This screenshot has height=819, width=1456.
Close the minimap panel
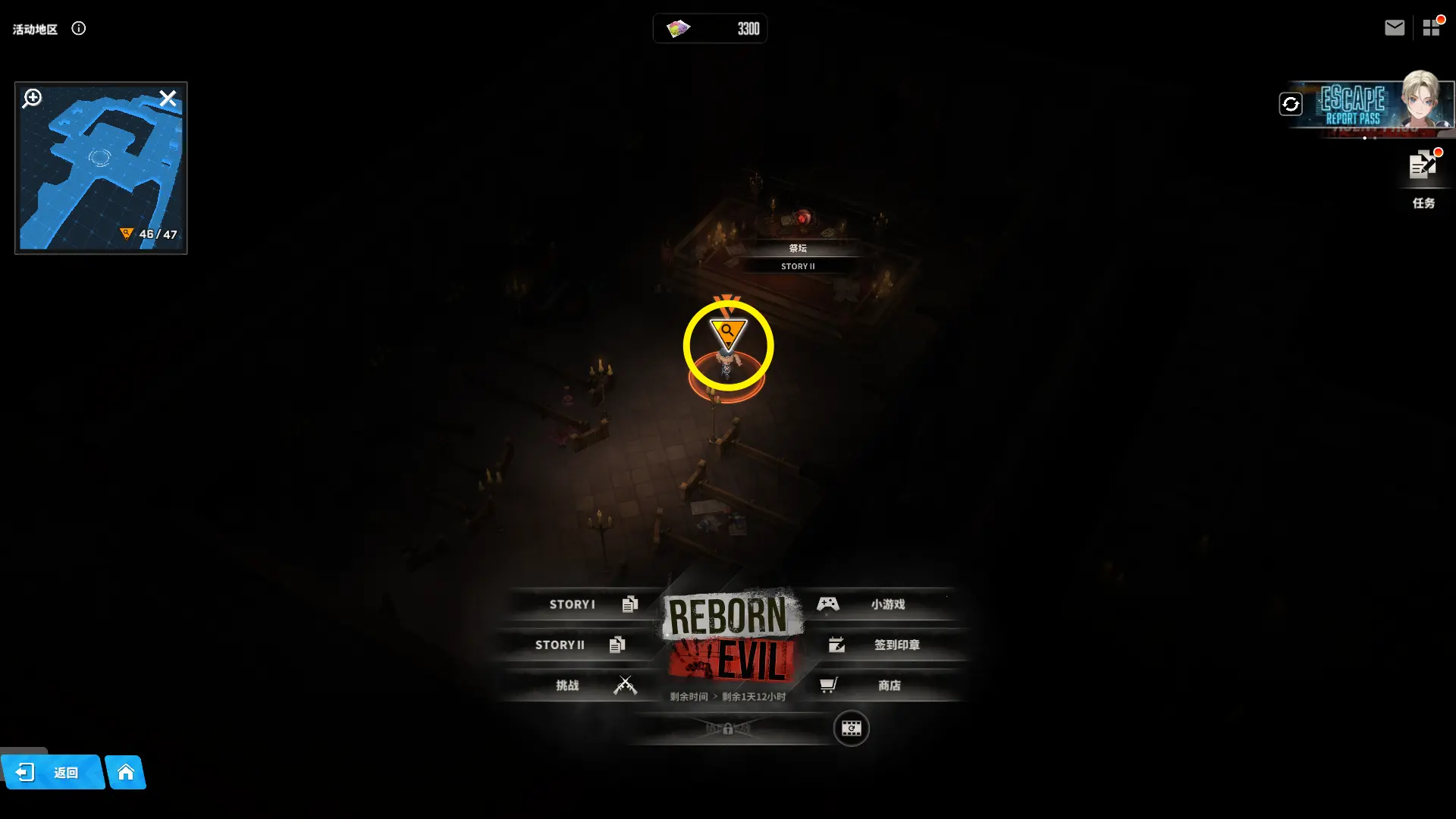tap(168, 99)
